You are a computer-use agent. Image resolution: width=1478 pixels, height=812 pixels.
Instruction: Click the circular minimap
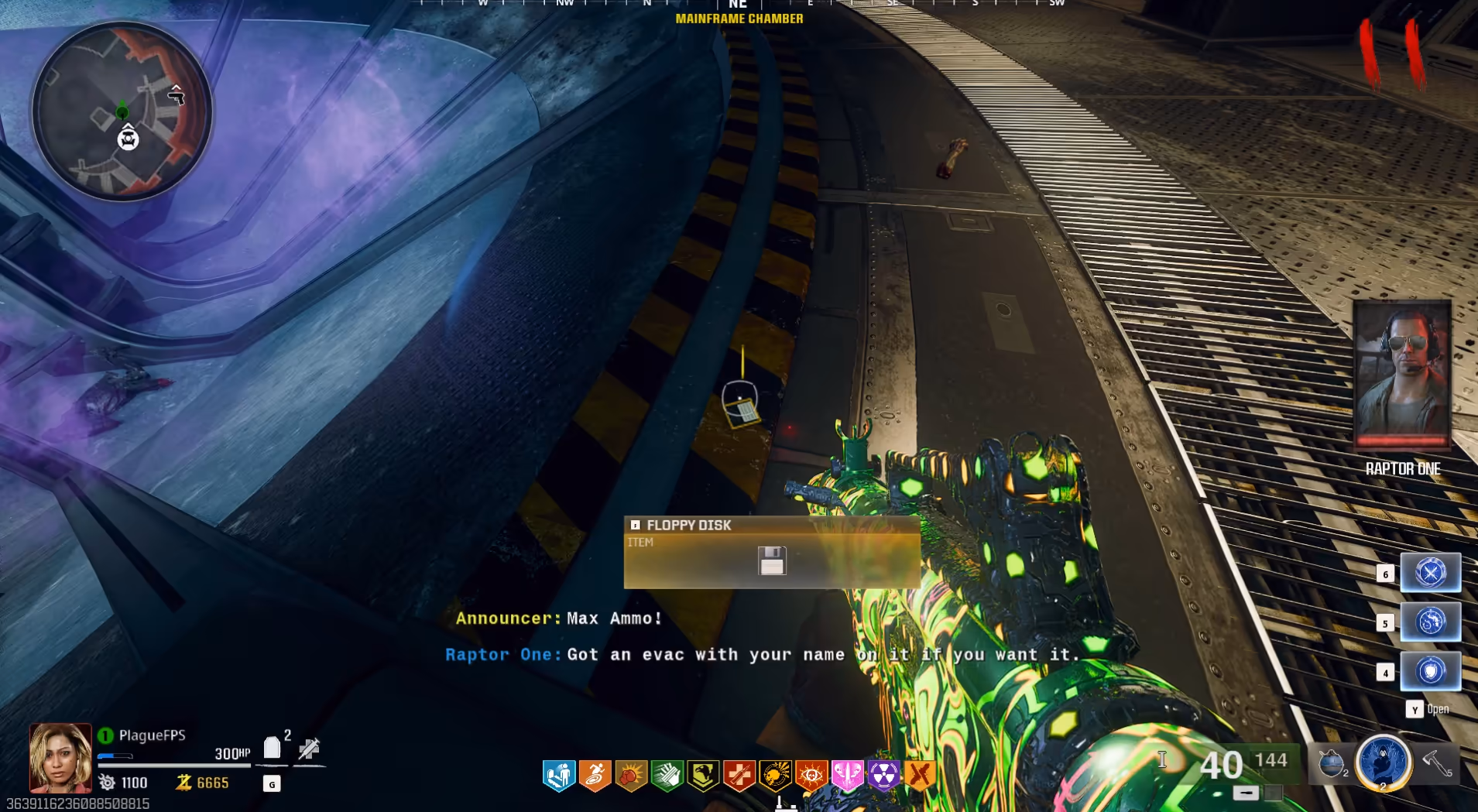(x=122, y=111)
